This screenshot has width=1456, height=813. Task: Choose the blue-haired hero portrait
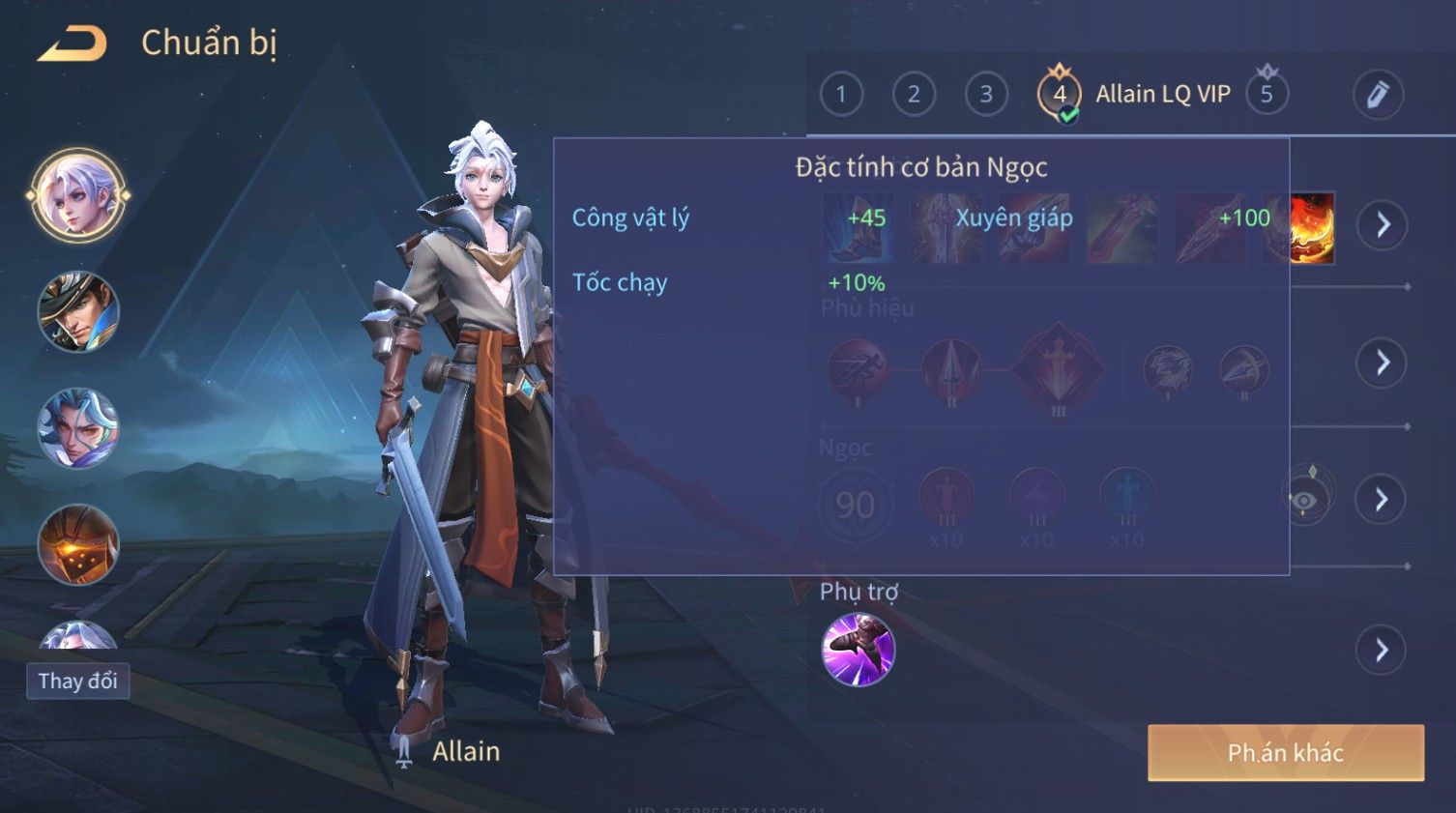(77, 428)
